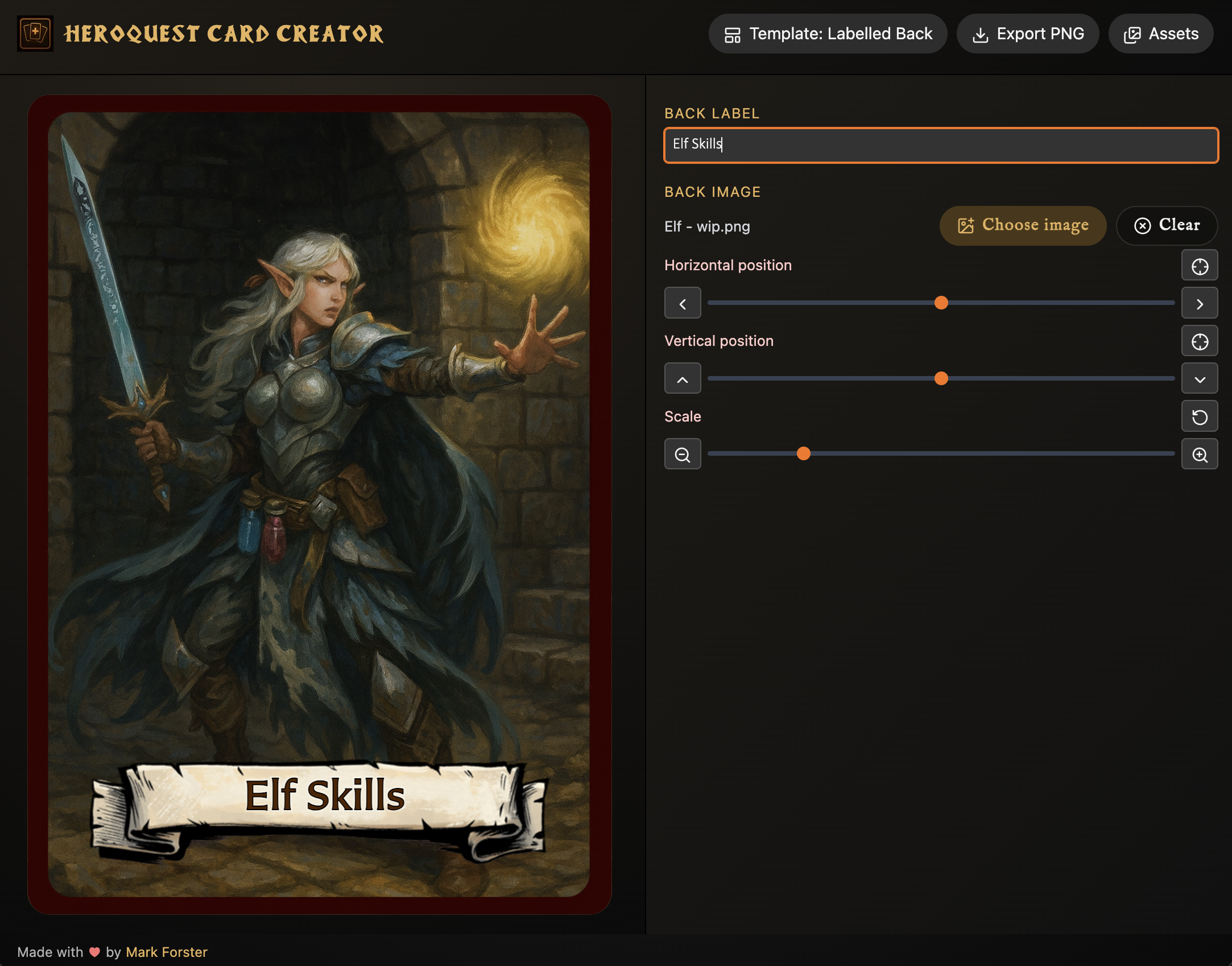Center the horizontal position
The height and width of the screenshot is (966, 1232).
pyautogui.click(x=1199, y=266)
